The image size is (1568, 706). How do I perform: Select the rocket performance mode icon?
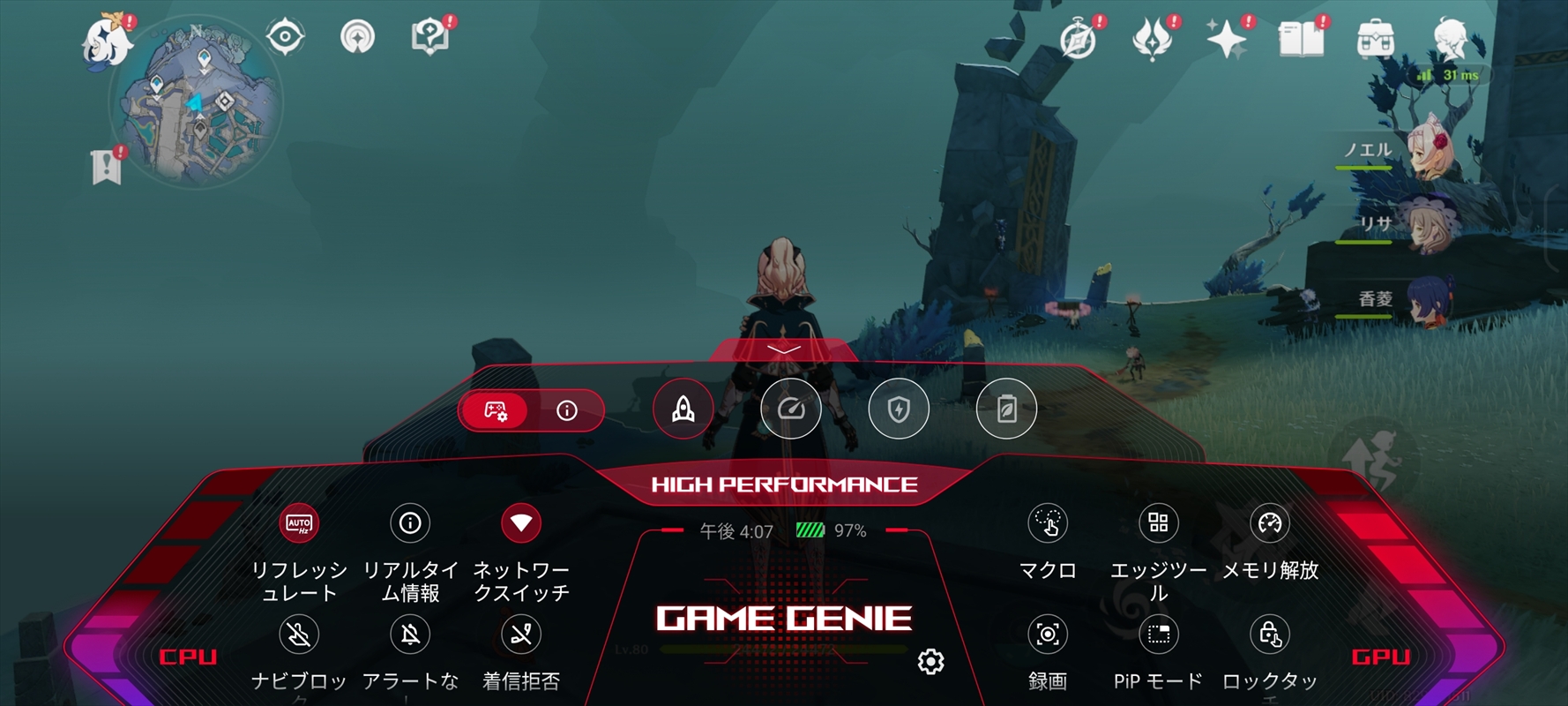pyautogui.click(x=683, y=409)
